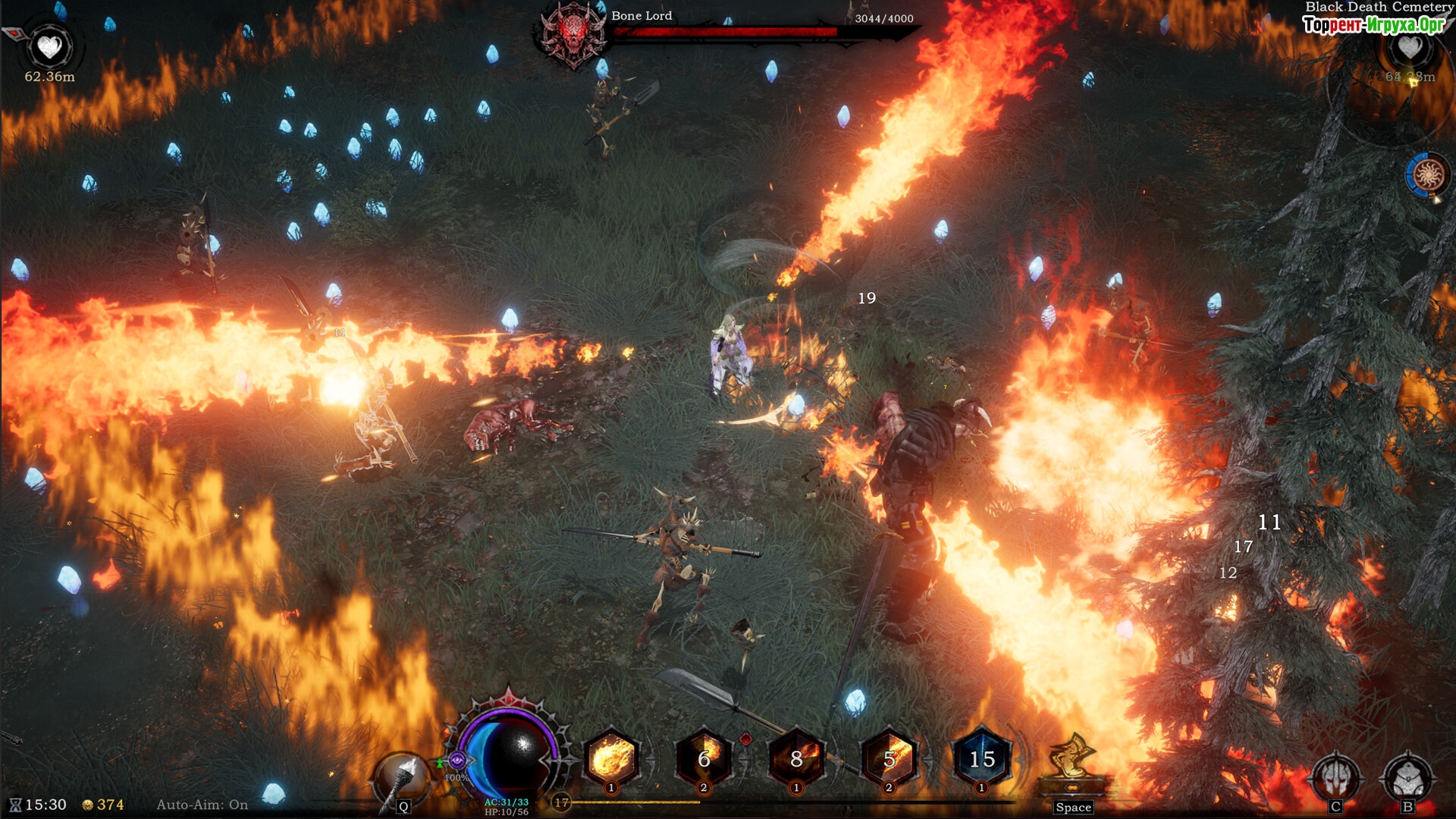Trigger the golden boot dash ability
Screen dimensions: 1456x819
tap(1072, 758)
